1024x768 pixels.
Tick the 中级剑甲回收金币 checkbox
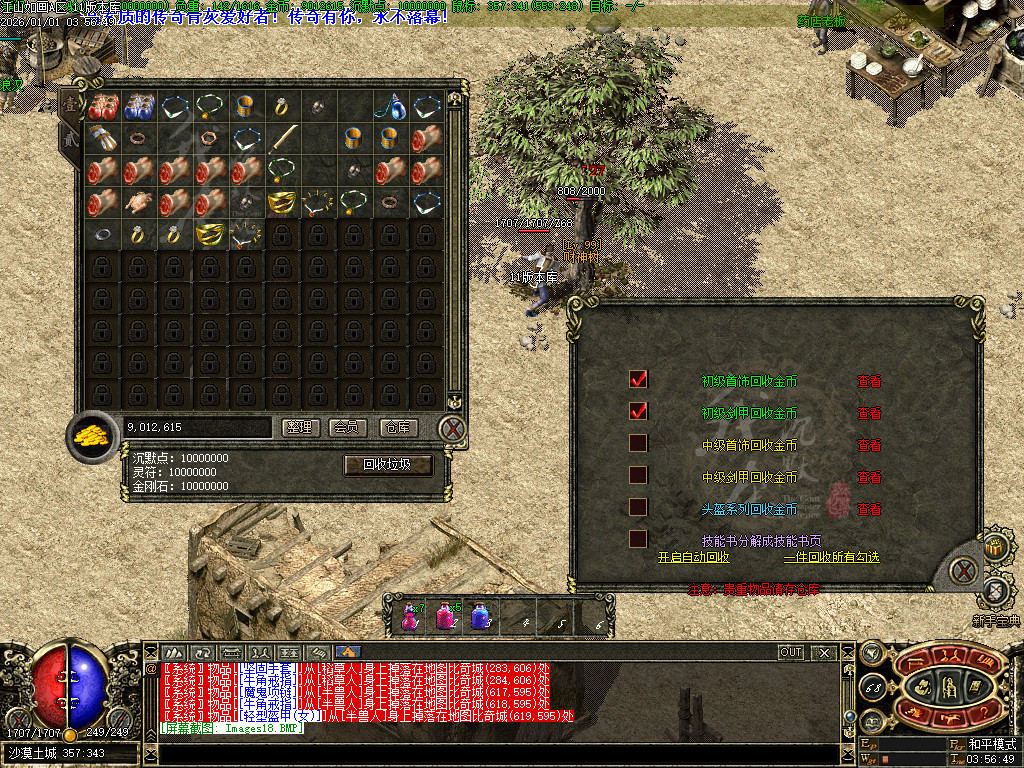coord(638,475)
